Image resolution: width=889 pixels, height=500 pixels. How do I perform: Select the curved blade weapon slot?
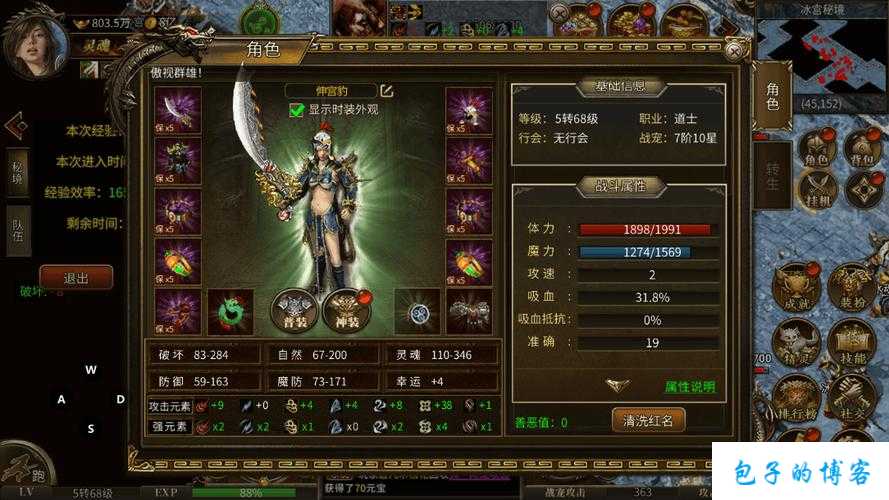click(178, 109)
